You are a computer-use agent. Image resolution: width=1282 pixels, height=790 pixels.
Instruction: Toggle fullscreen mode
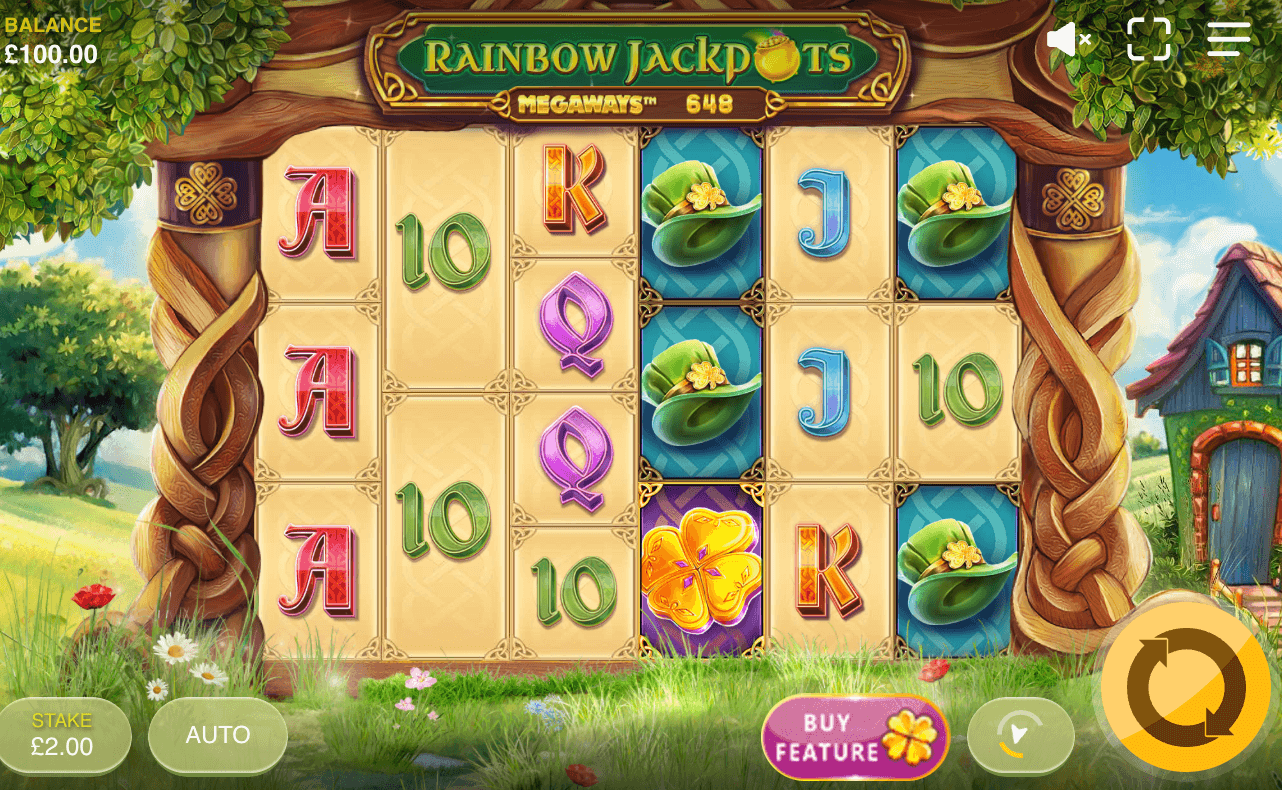(x=1150, y=38)
